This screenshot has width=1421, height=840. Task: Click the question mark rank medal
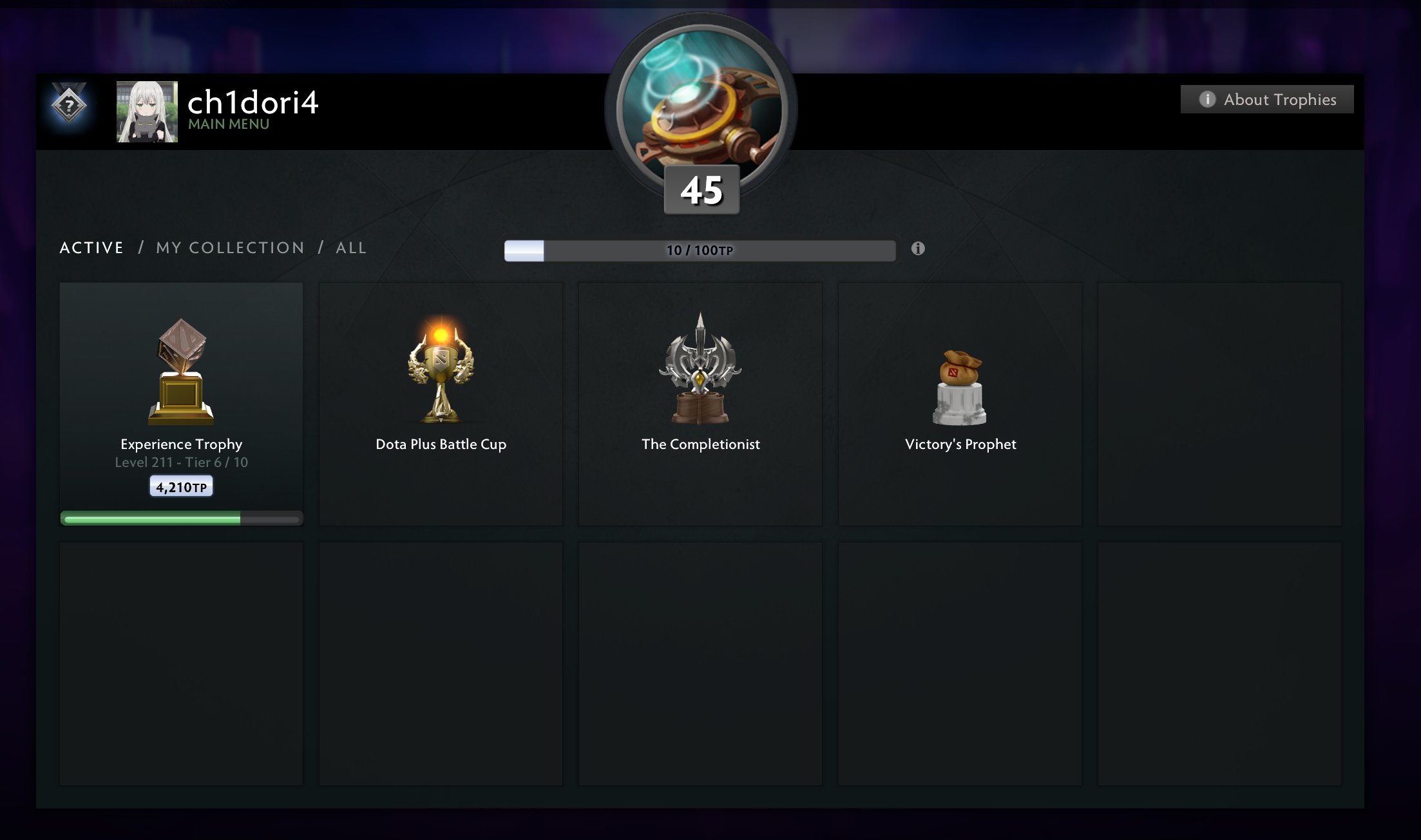[69, 105]
